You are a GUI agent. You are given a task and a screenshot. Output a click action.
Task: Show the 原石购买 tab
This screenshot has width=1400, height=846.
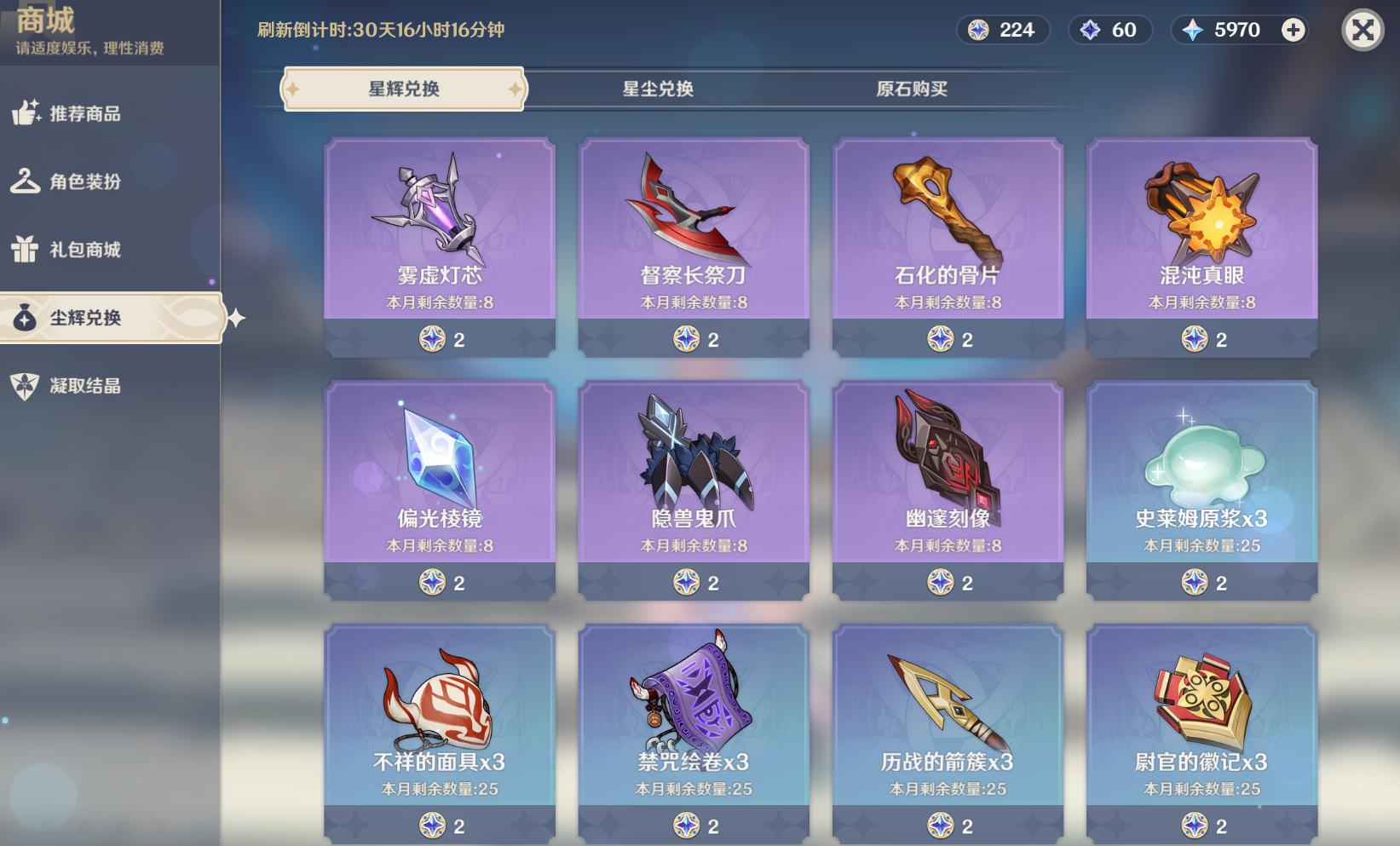pos(912,89)
